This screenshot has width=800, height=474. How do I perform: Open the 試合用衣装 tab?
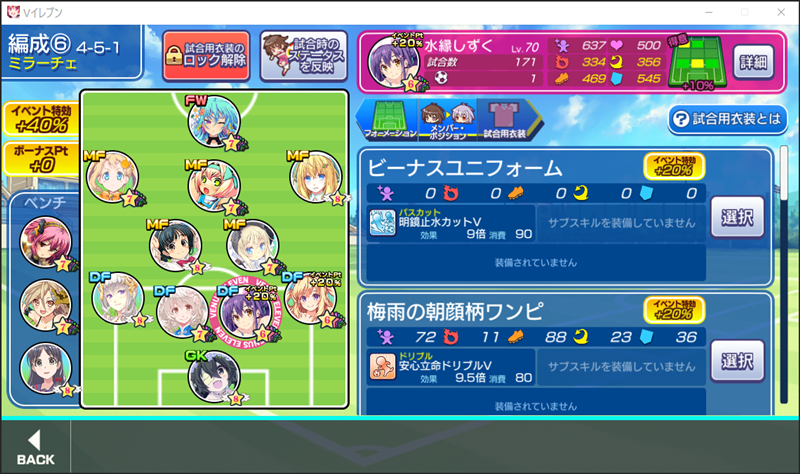[x=503, y=119]
